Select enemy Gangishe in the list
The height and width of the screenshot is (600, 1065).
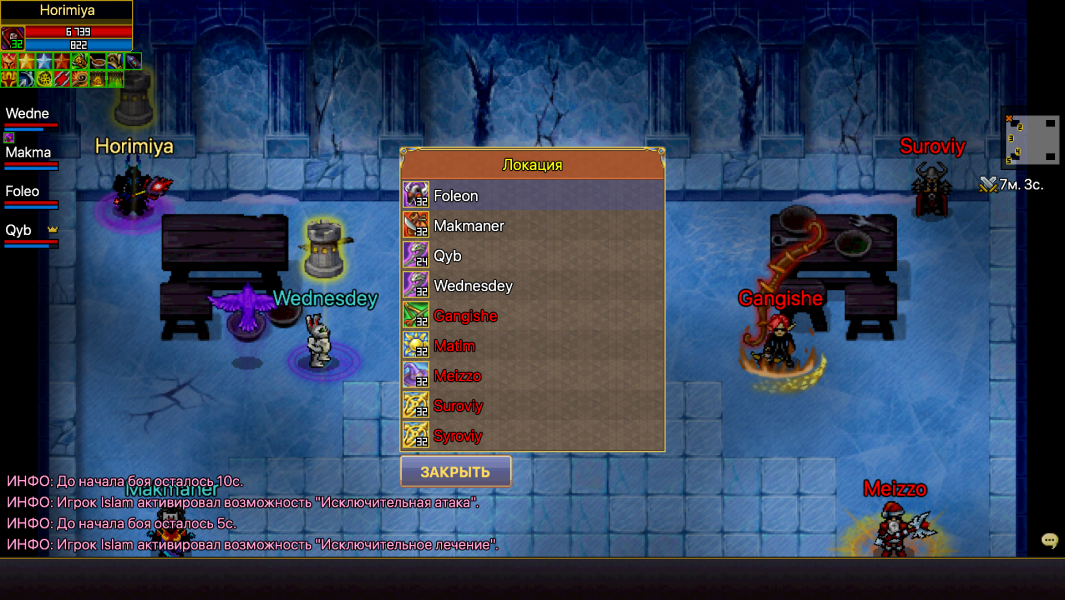[x=532, y=316]
